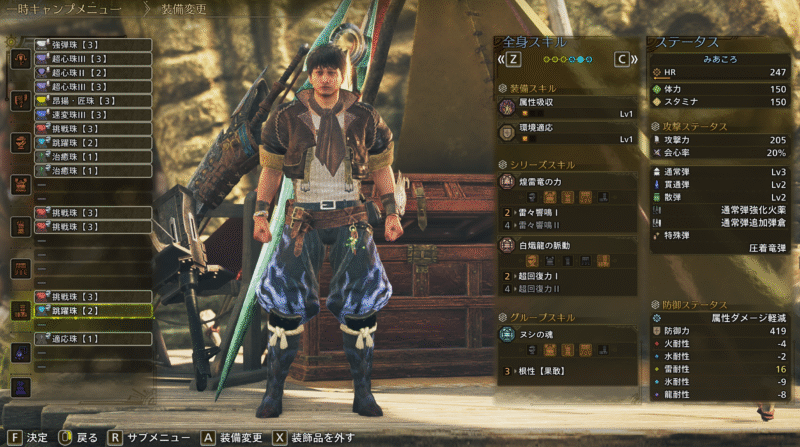This screenshot has width=800, height=447.
Task: Select the 昂揚・匠珠【3】 decoration
Action: 92,101
